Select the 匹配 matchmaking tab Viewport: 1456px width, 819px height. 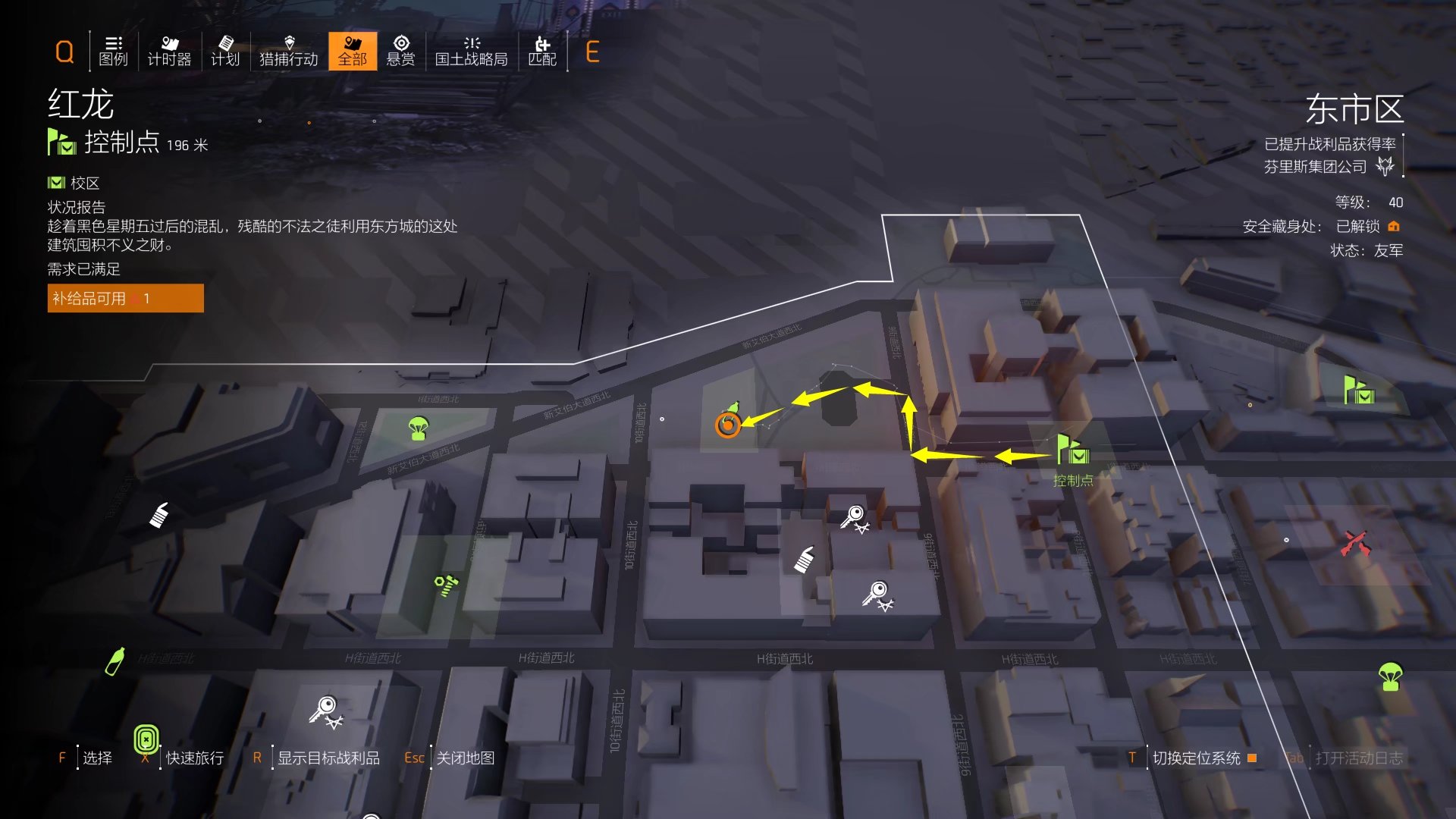coord(542,51)
